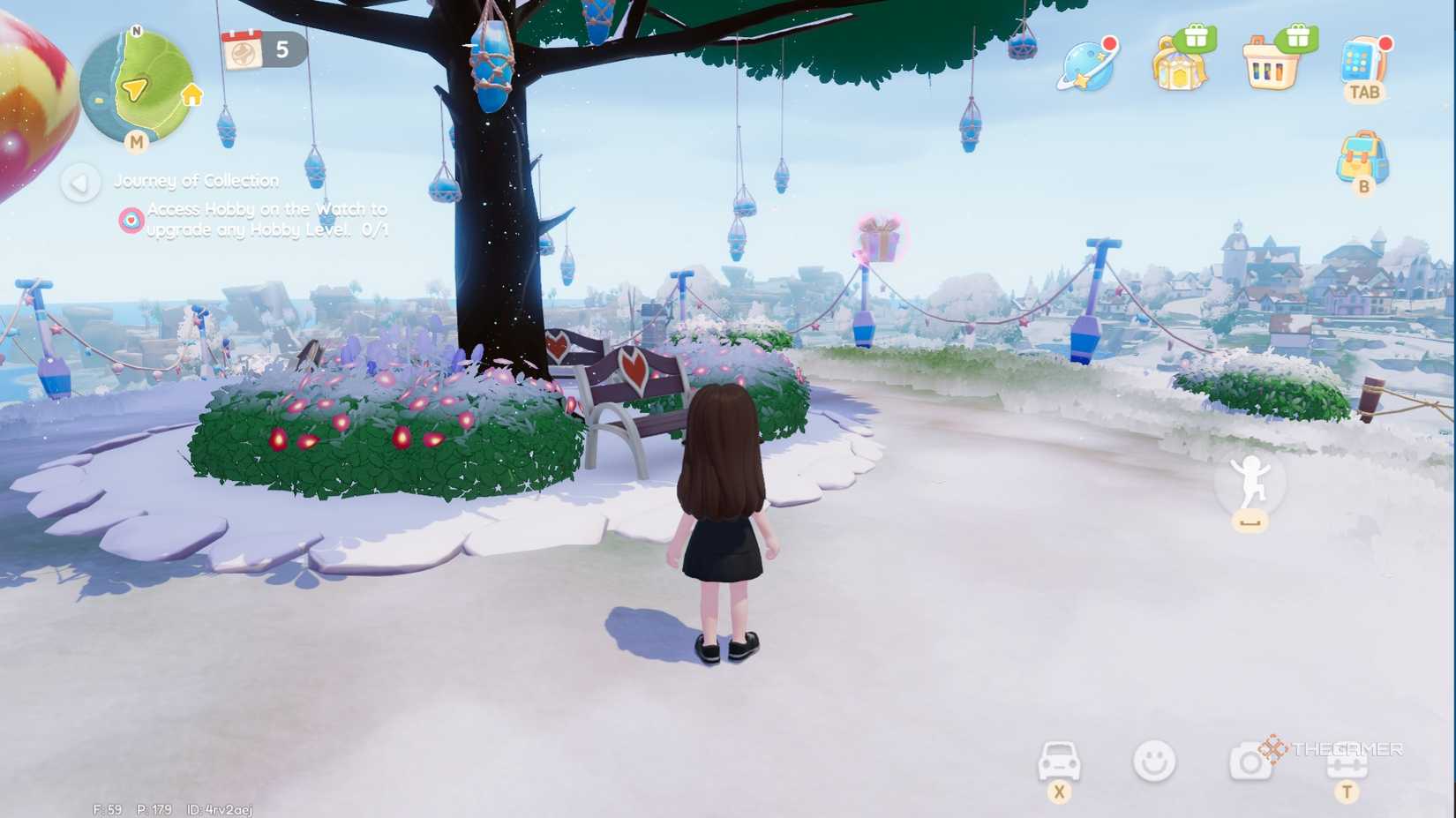The height and width of the screenshot is (818, 1456).
Task: Open the gacha box with gift badge
Action: pos(1181,64)
